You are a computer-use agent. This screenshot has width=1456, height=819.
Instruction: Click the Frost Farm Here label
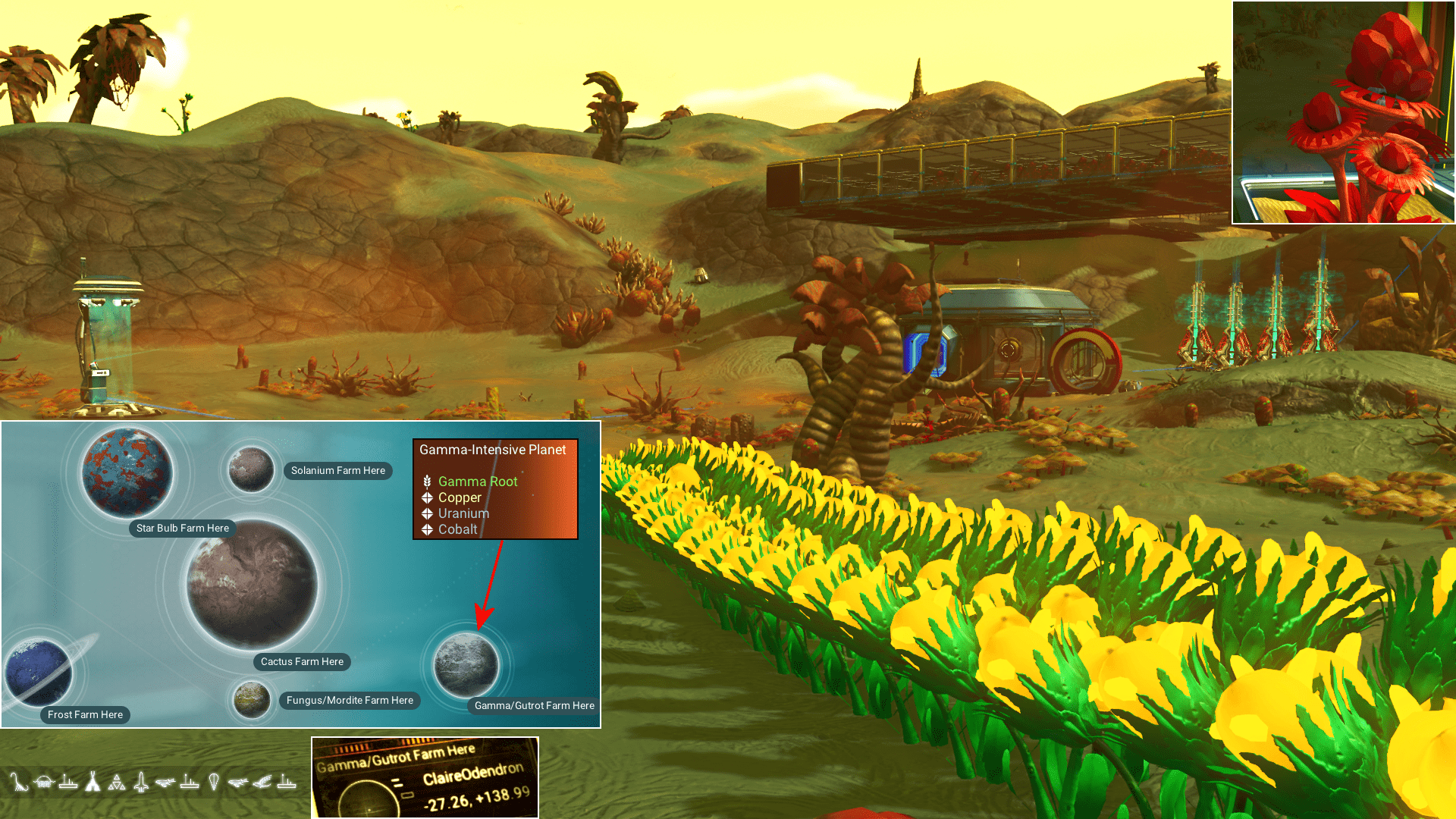coord(85,714)
